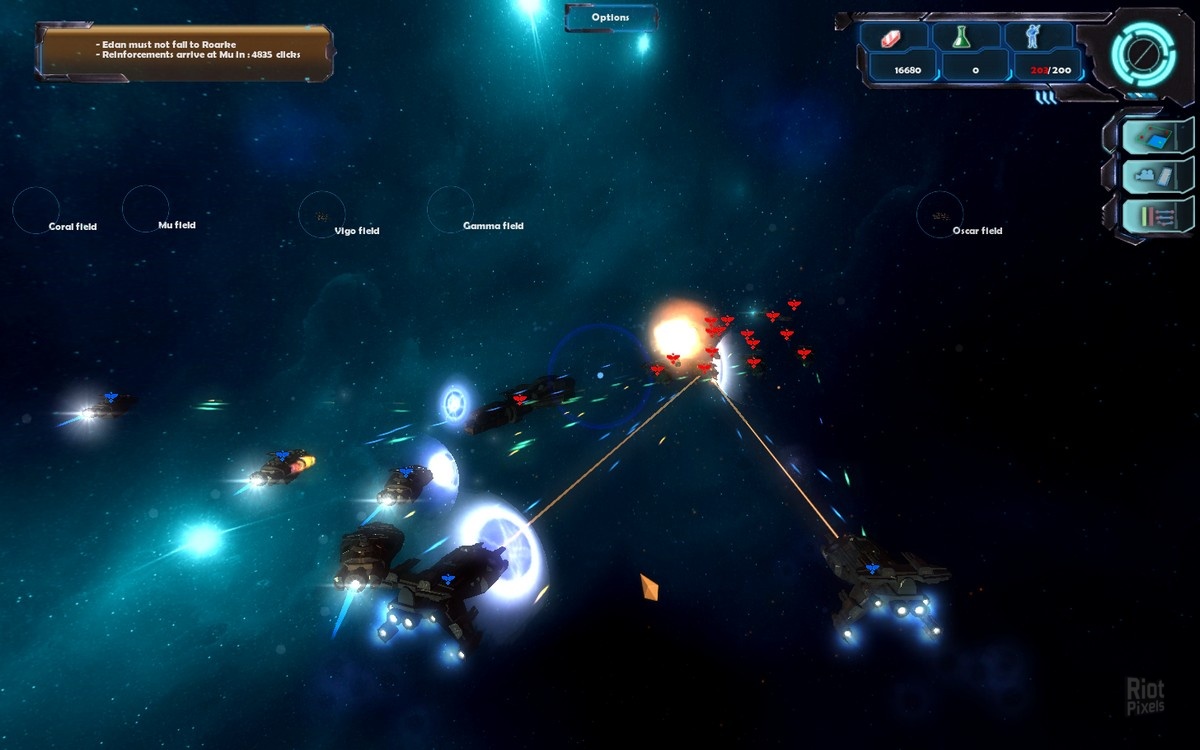Click the blue soldier population icon
The height and width of the screenshot is (750, 1200).
click(x=1036, y=37)
